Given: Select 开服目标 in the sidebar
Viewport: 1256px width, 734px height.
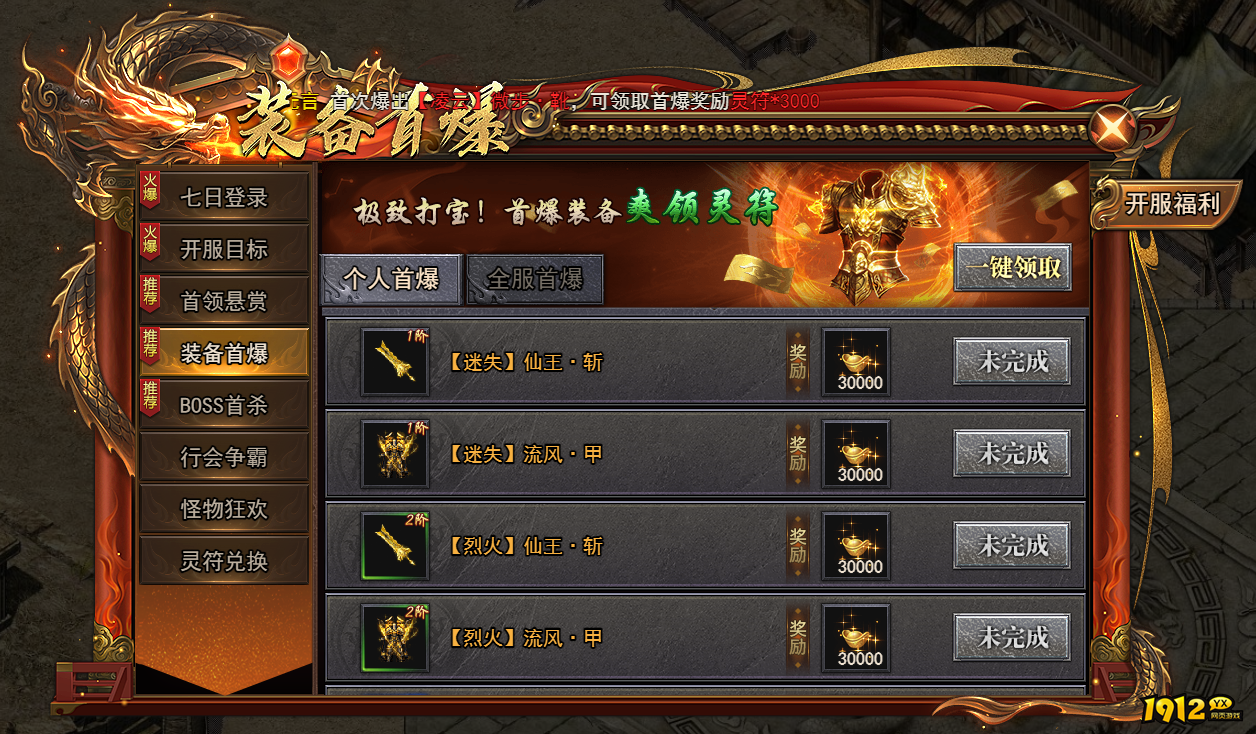Looking at the screenshot, I should pyautogui.click(x=223, y=249).
